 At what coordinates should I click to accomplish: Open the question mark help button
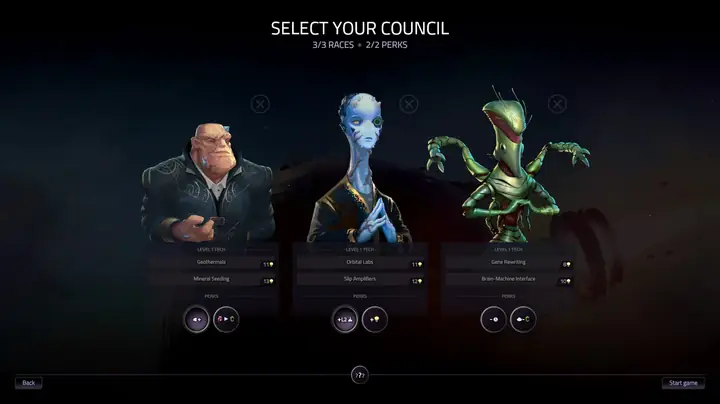click(x=360, y=375)
